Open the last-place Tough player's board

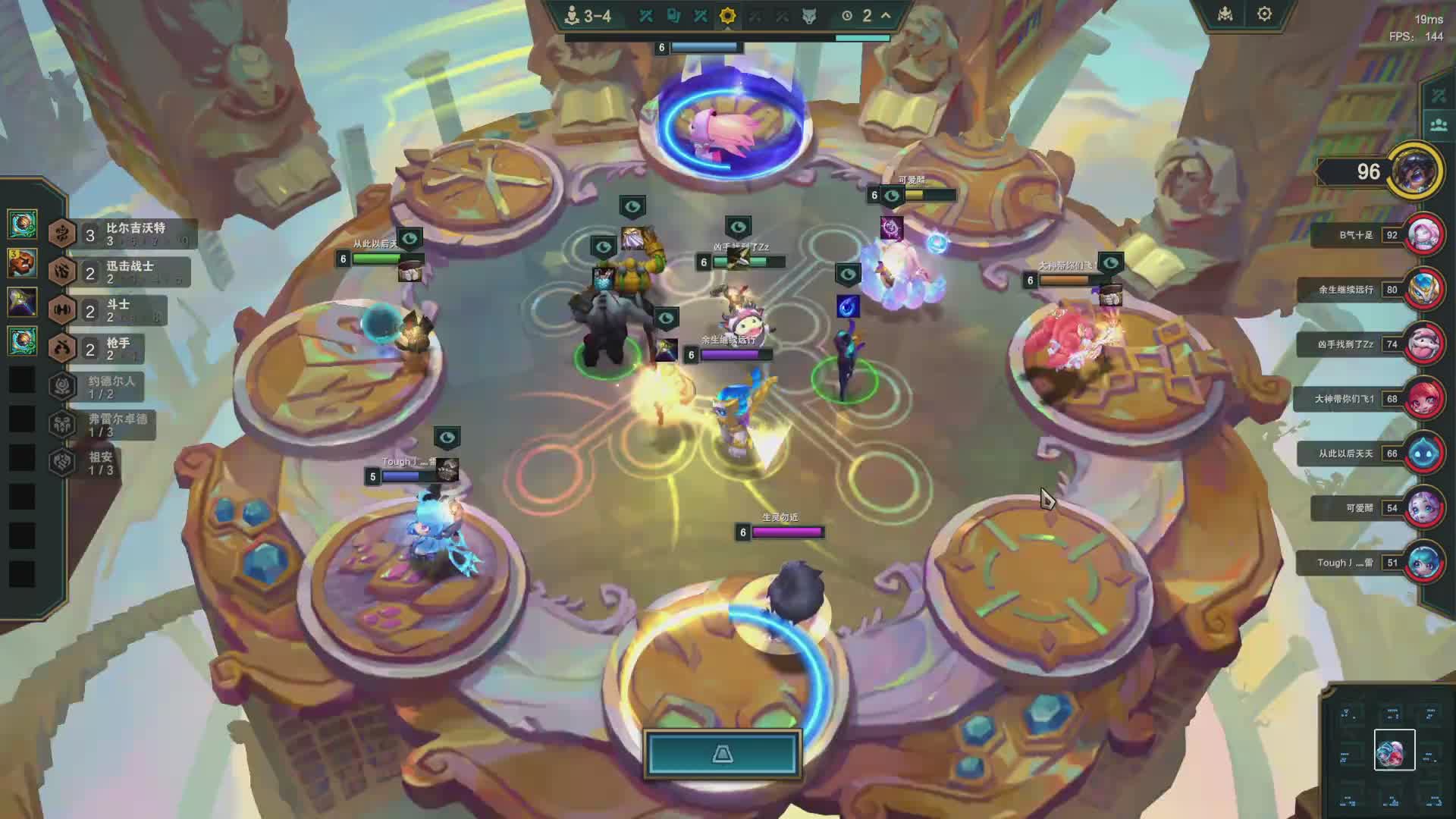click(1424, 563)
